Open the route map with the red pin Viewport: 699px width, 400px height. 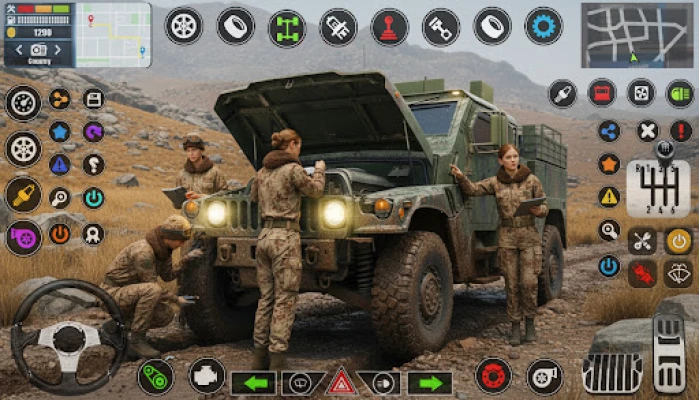[114, 33]
